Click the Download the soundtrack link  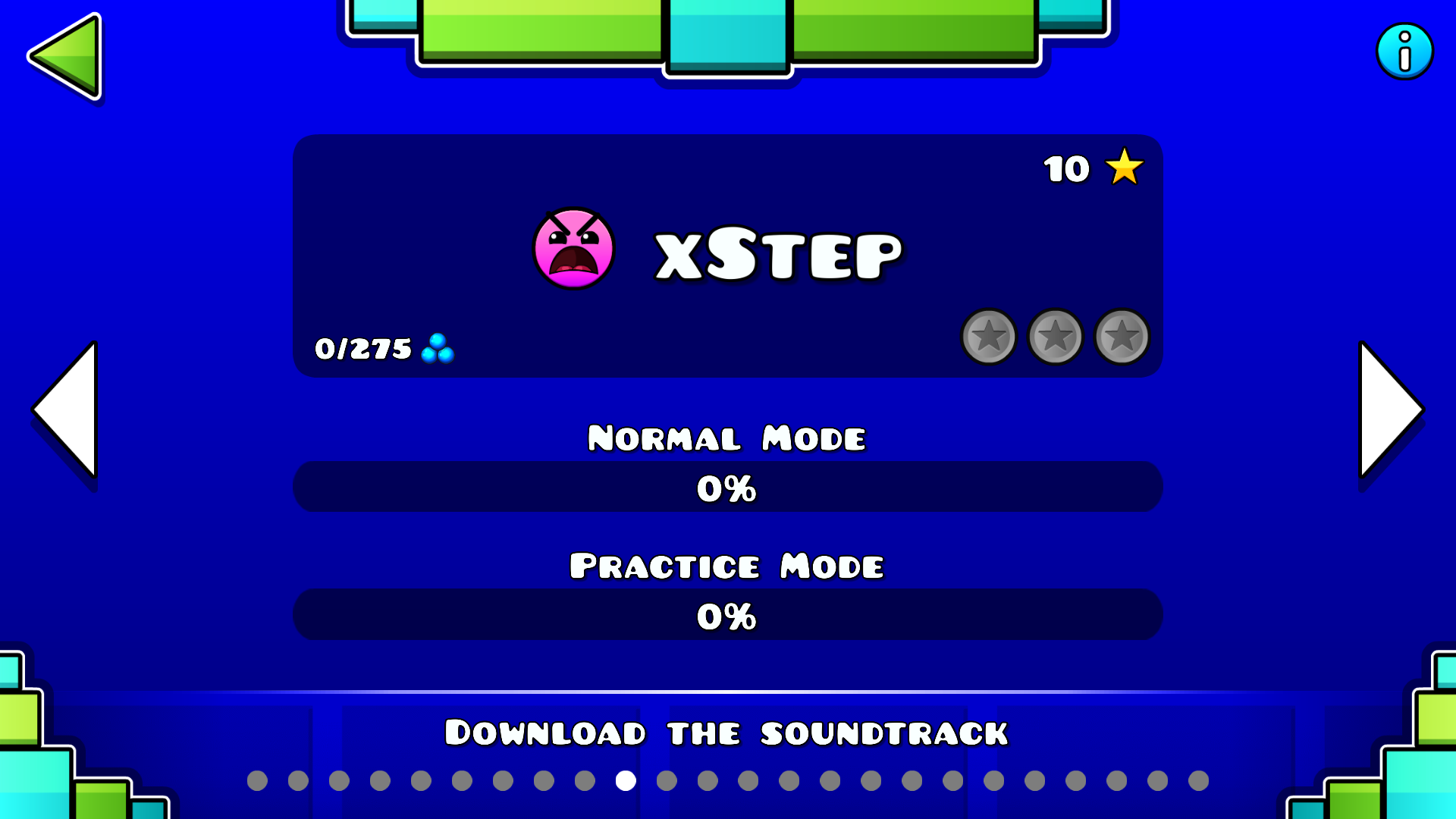point(726,732)
